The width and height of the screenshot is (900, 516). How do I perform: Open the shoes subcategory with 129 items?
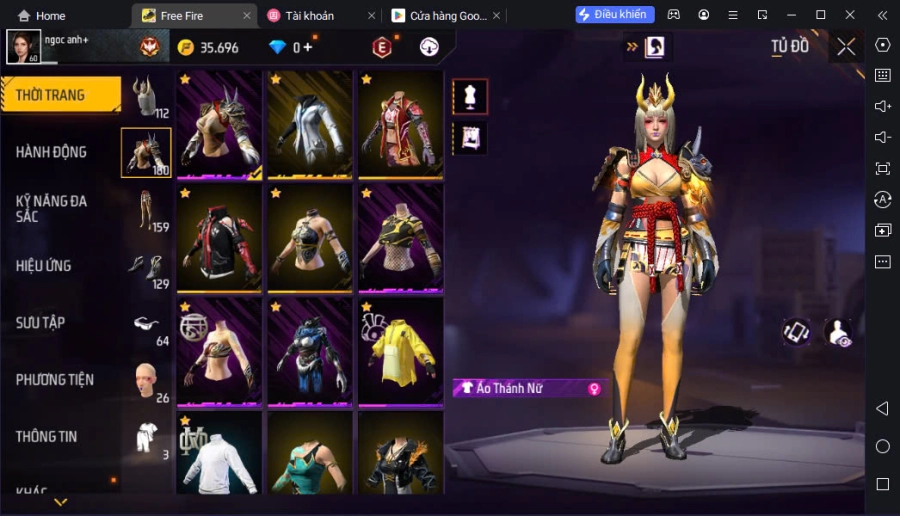147,268
